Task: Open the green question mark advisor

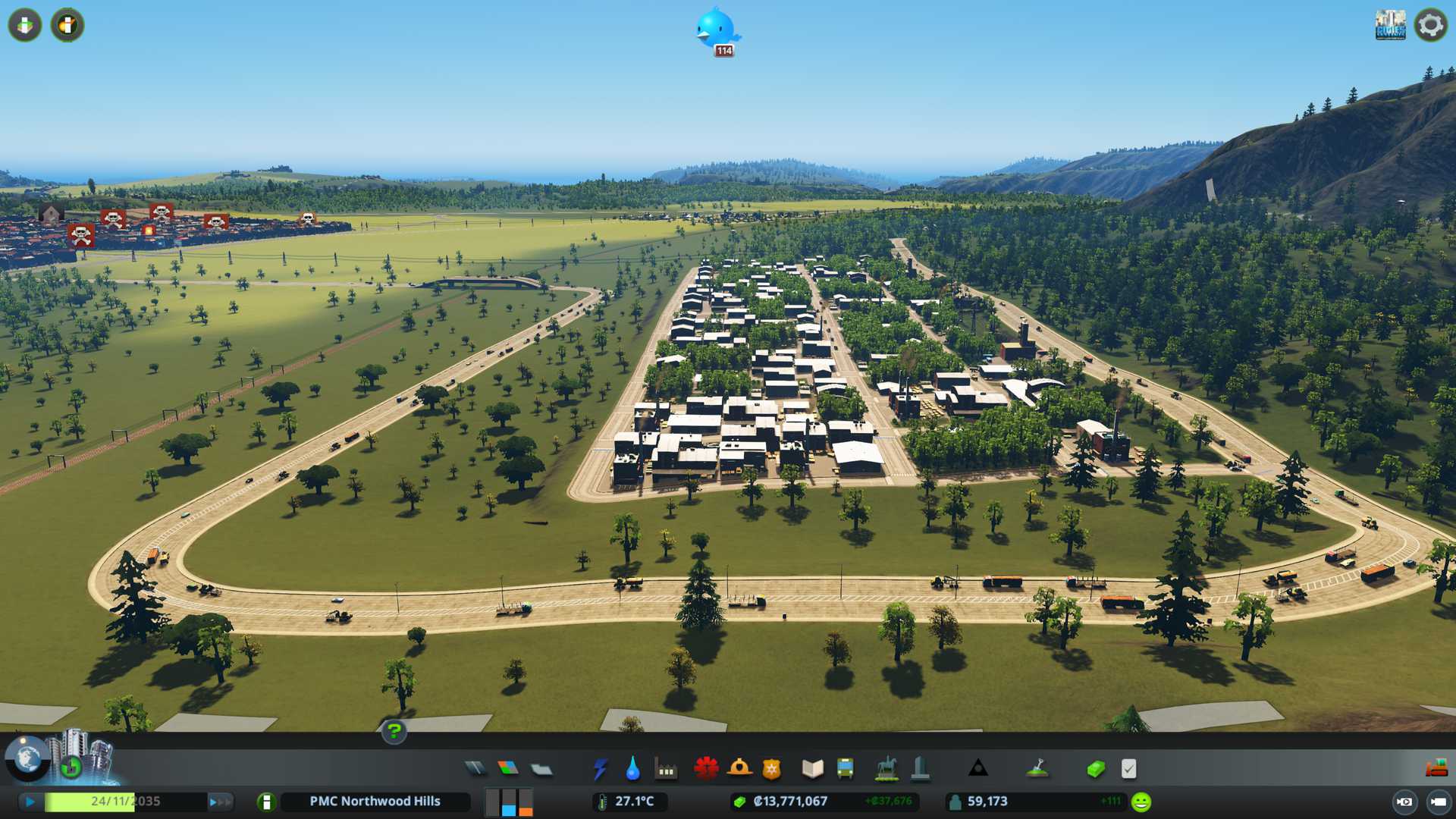Action: point(394,731)
